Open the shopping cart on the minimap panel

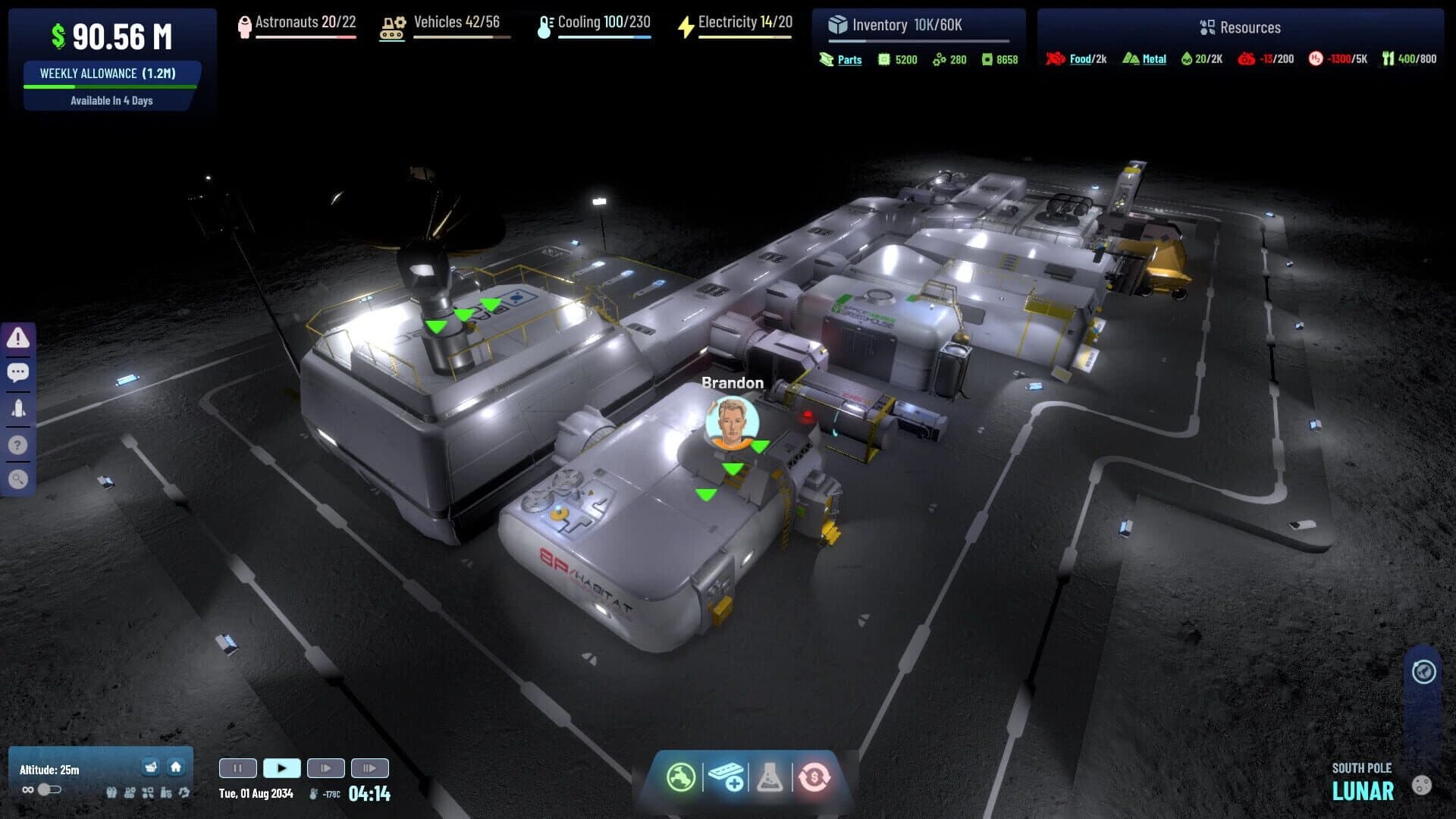pos(150,767)
